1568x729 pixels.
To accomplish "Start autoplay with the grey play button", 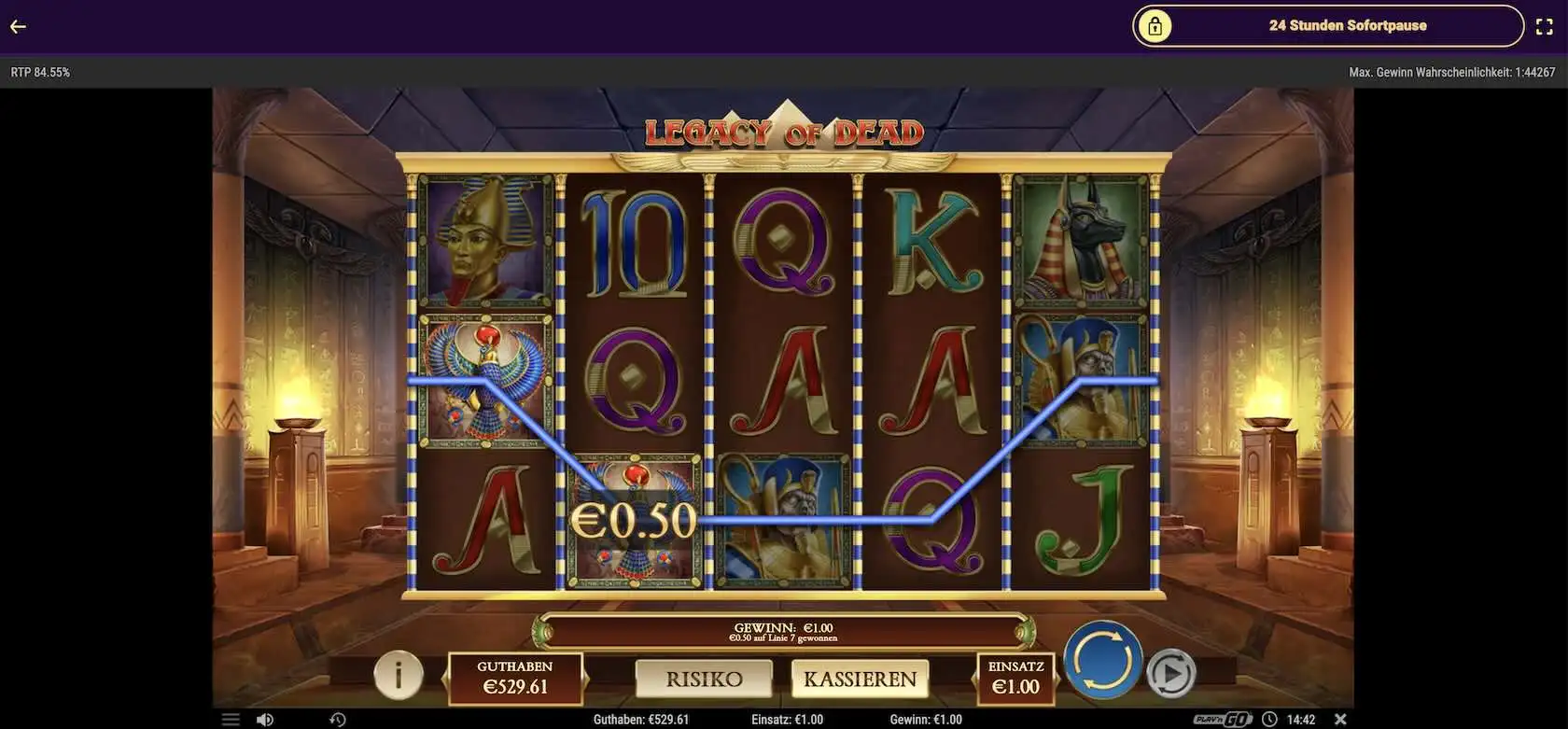I will pyautogui.click(x=1170, y=673).
